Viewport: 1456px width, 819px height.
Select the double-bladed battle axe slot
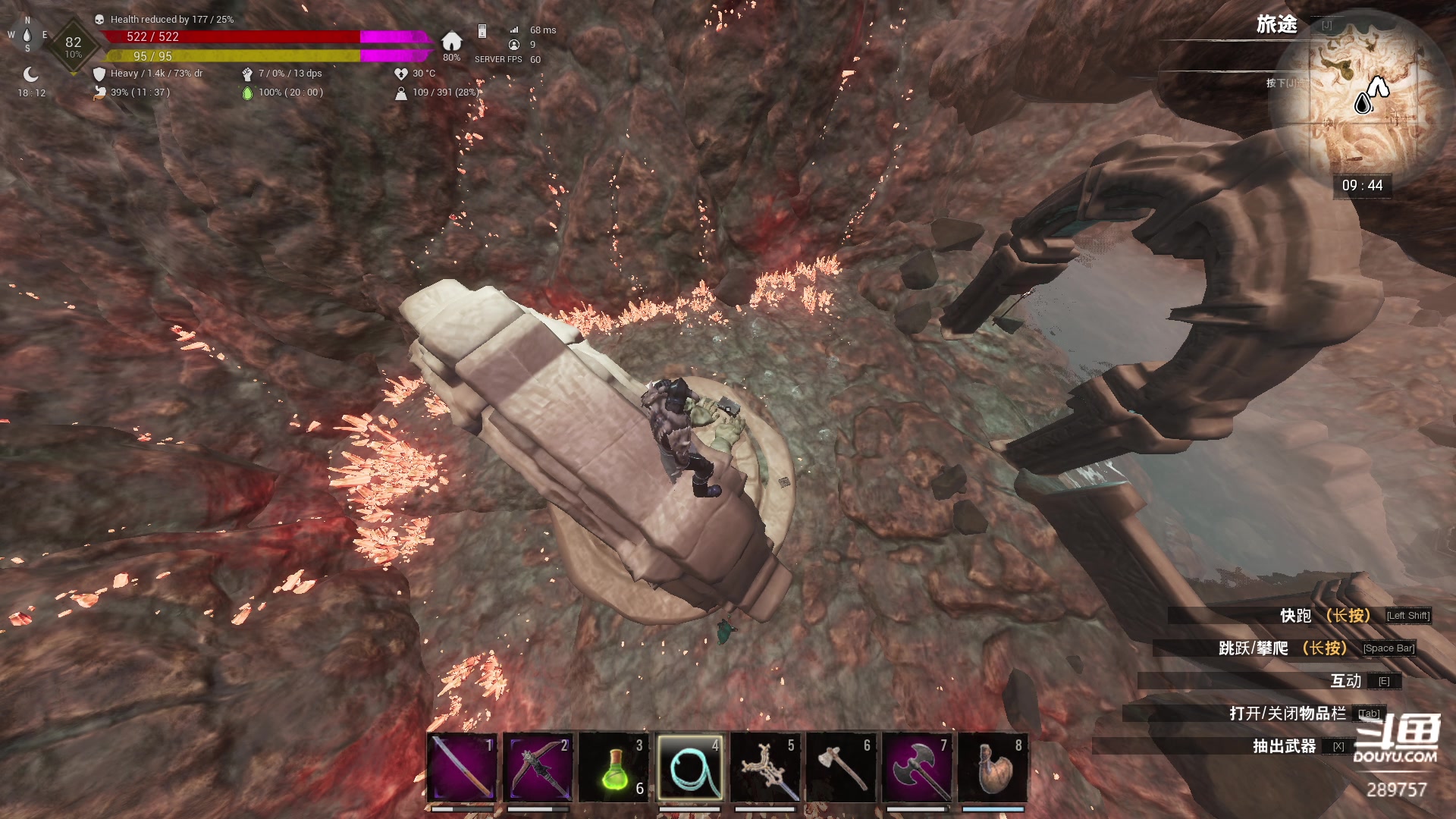(x=917, y=767)
